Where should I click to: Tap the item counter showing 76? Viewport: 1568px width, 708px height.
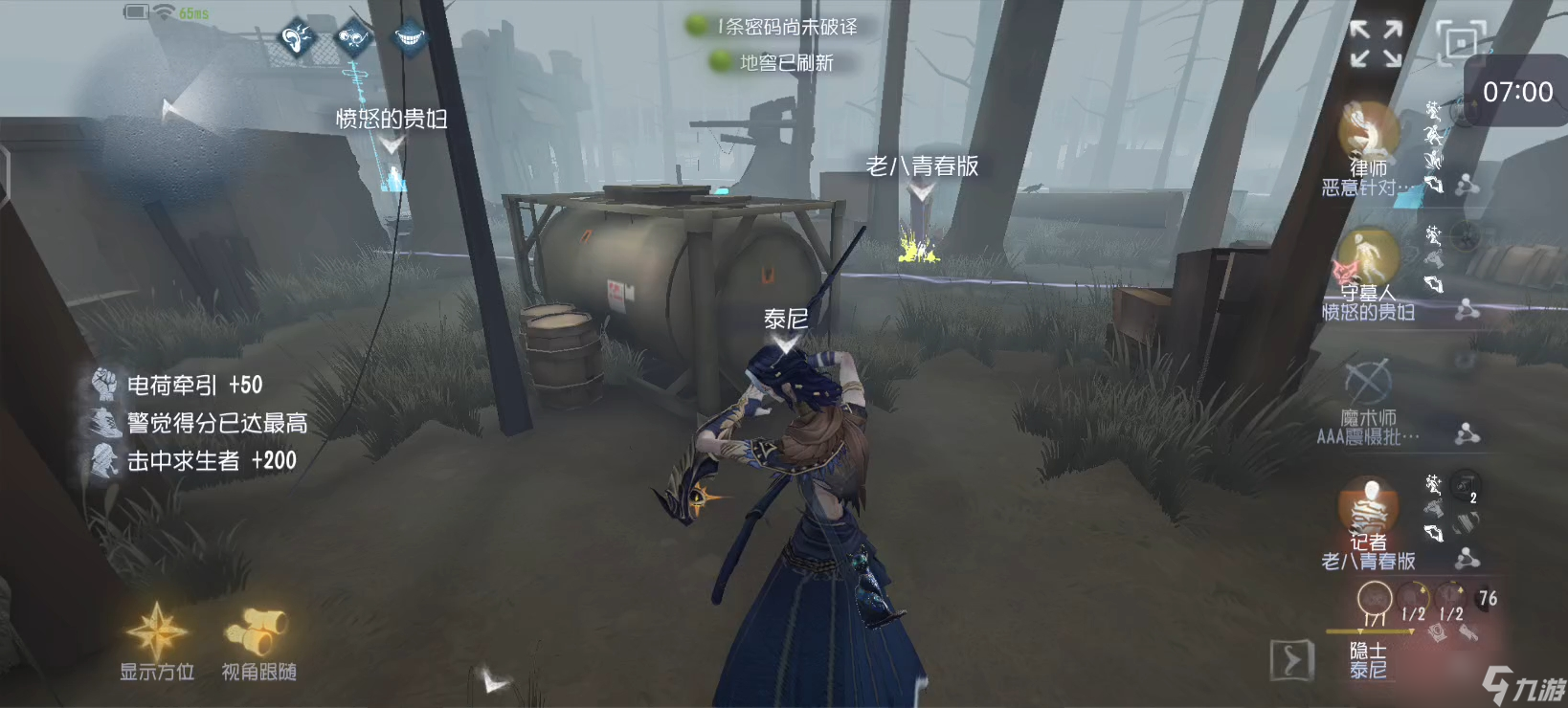[1488, 598]
